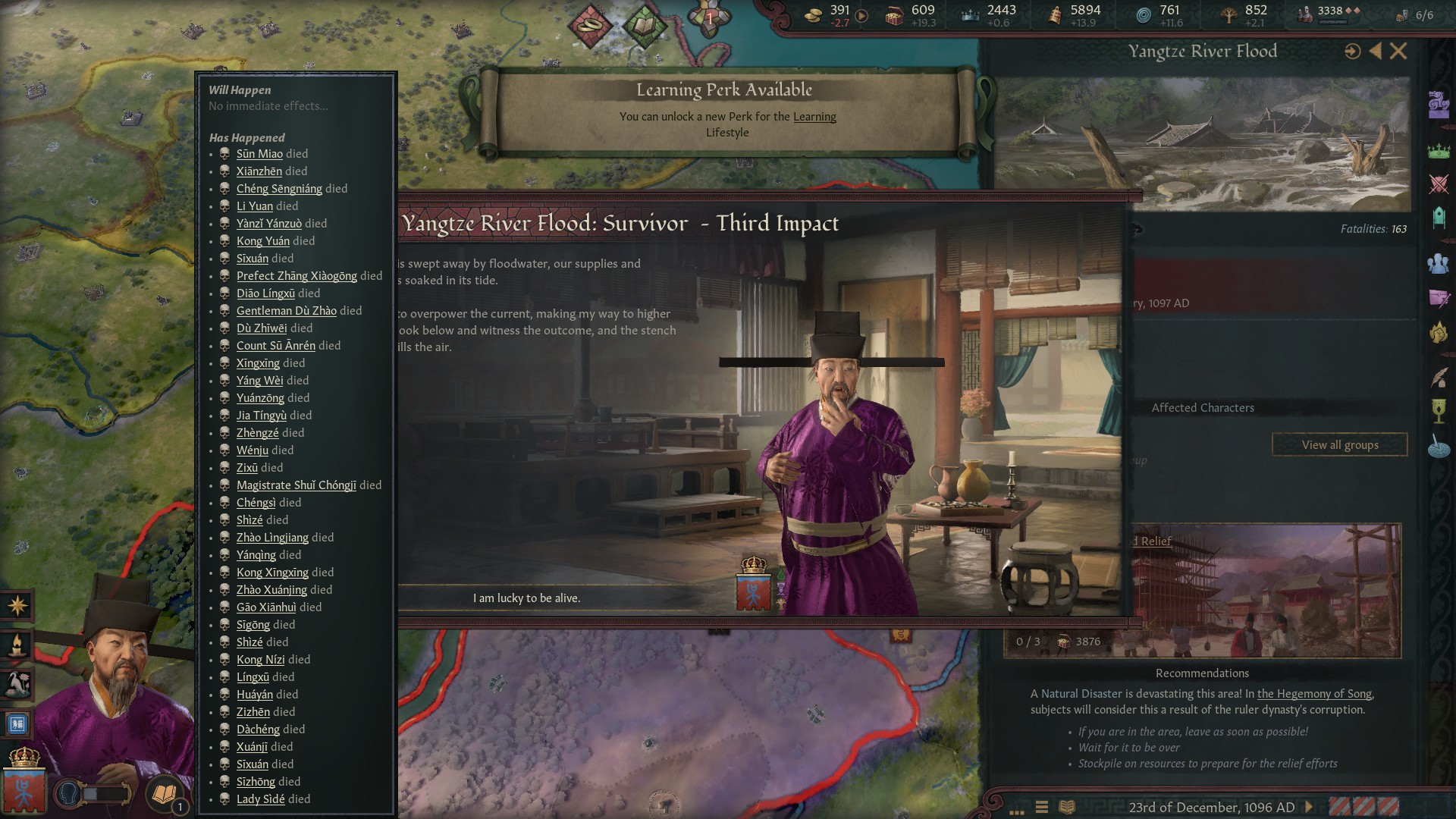Open the council figures tab on the sidebar
Screen dimensions: 1456x819
[1439, 263]
